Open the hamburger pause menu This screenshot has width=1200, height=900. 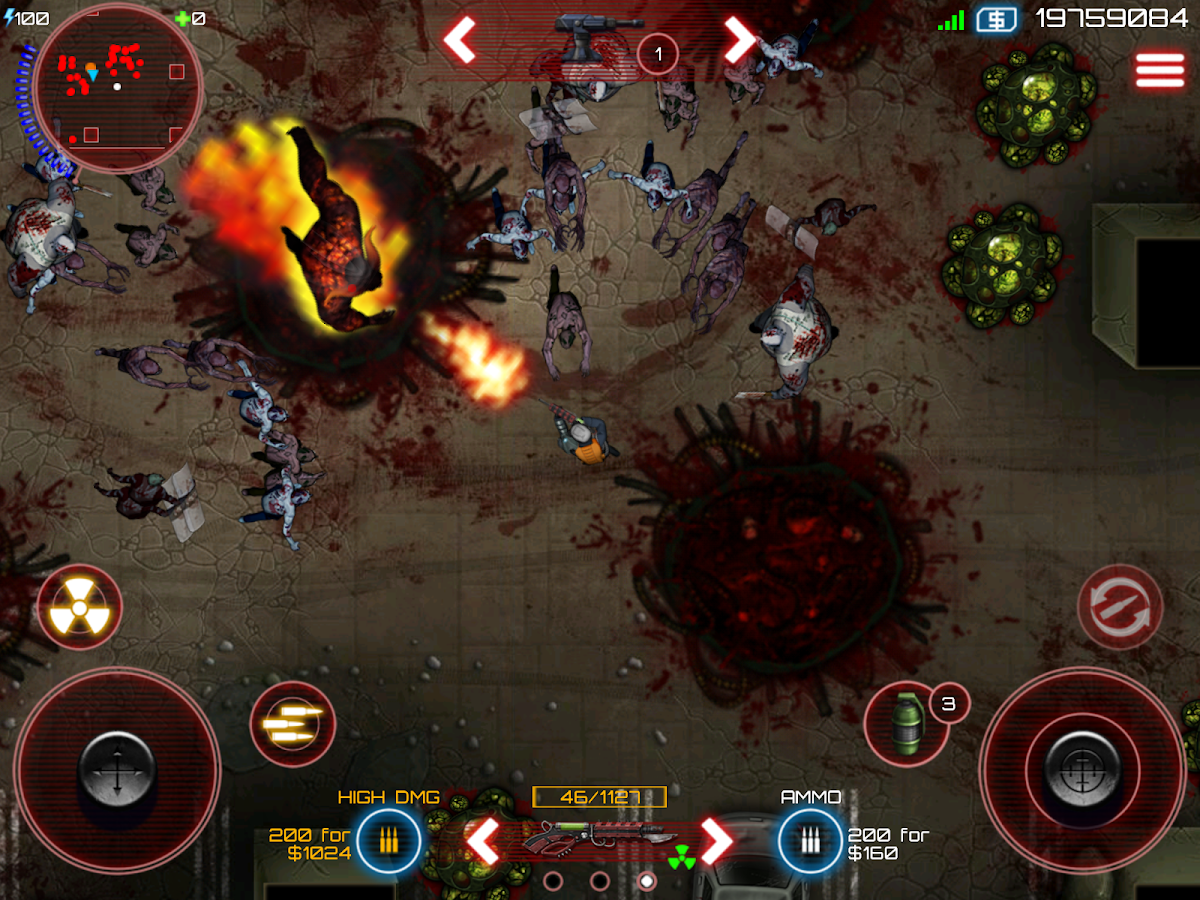[1158, 70]
